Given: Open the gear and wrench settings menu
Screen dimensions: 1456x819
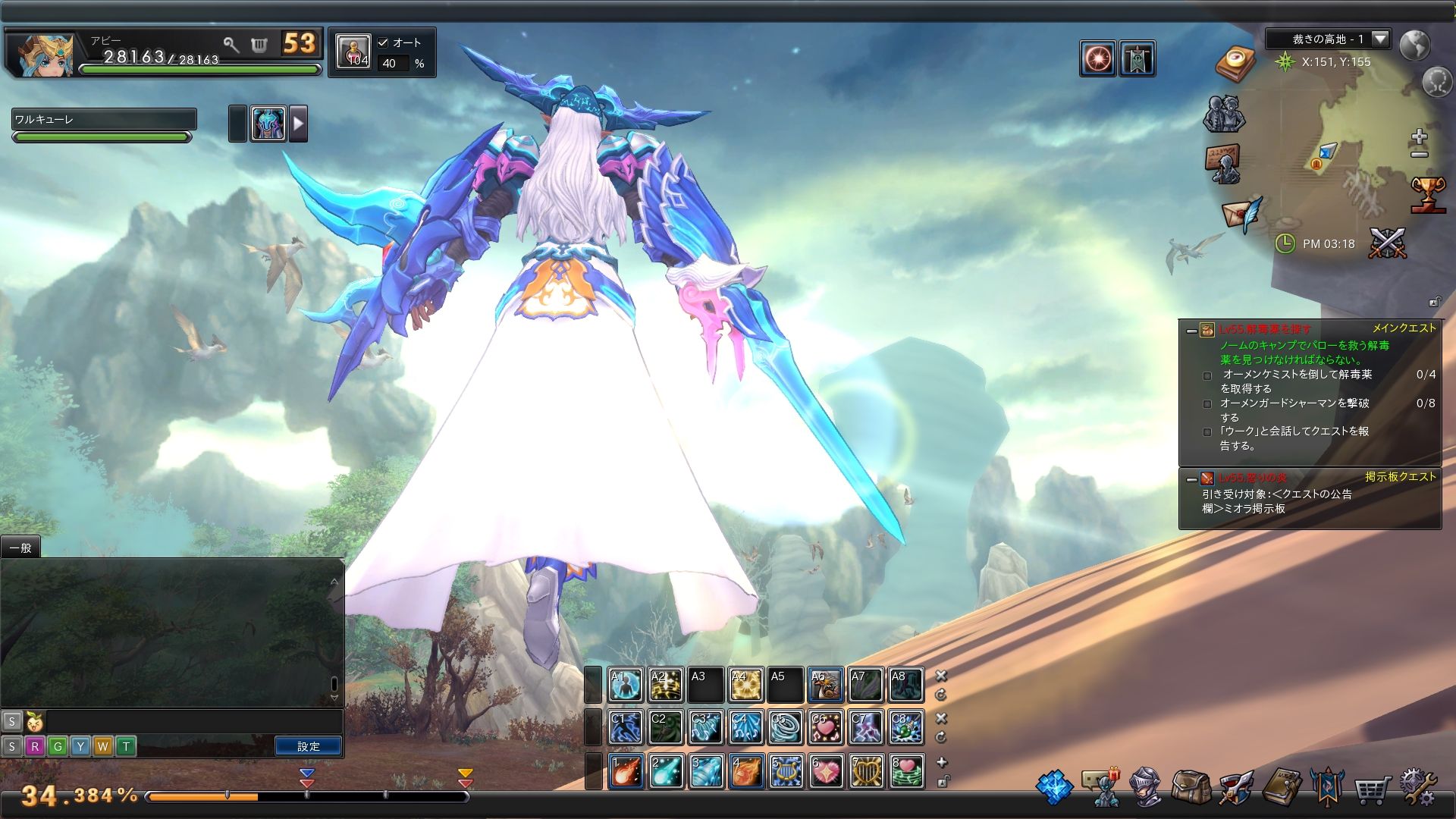Looking at the screenshot, I should tap(1418, 788).
